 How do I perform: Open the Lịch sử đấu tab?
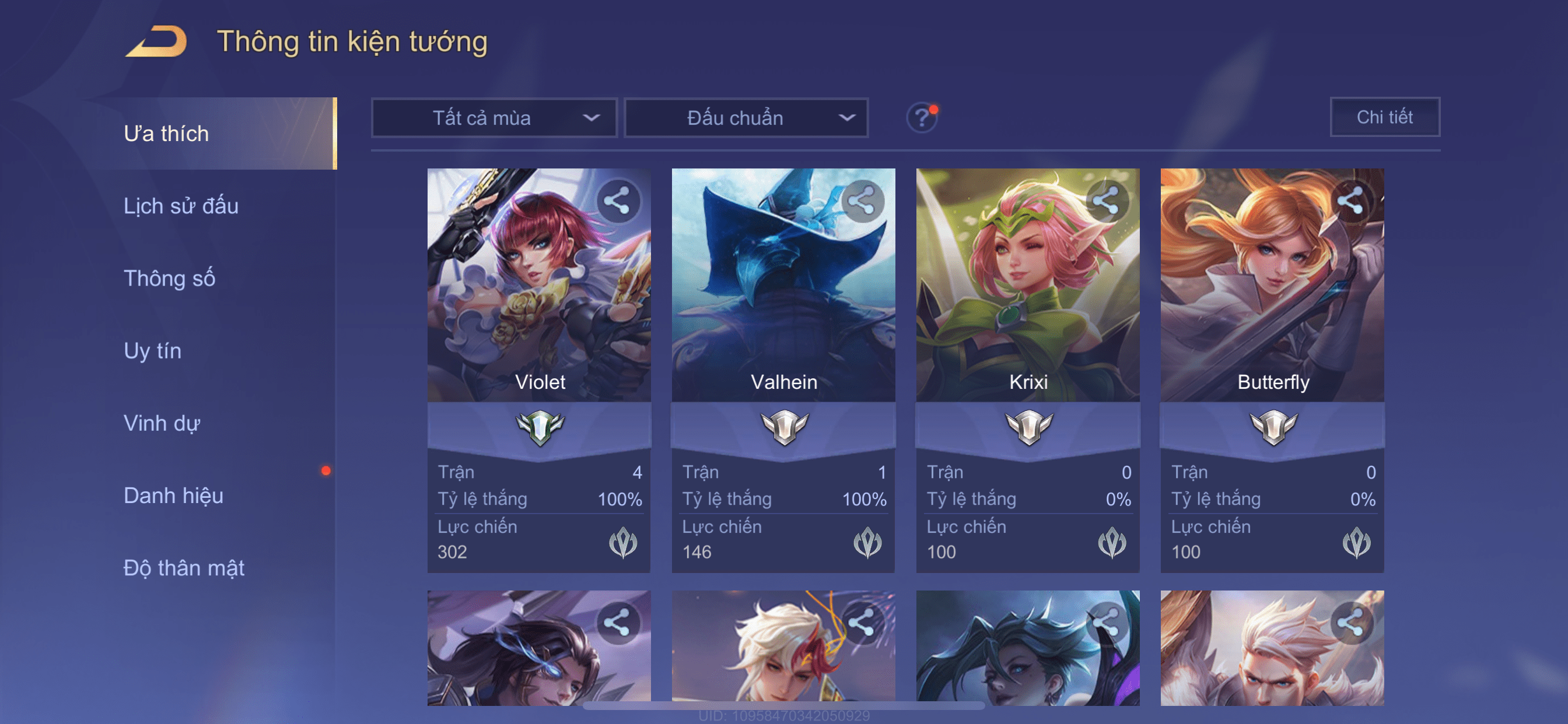pyautogui.click(x=181, y=206)
